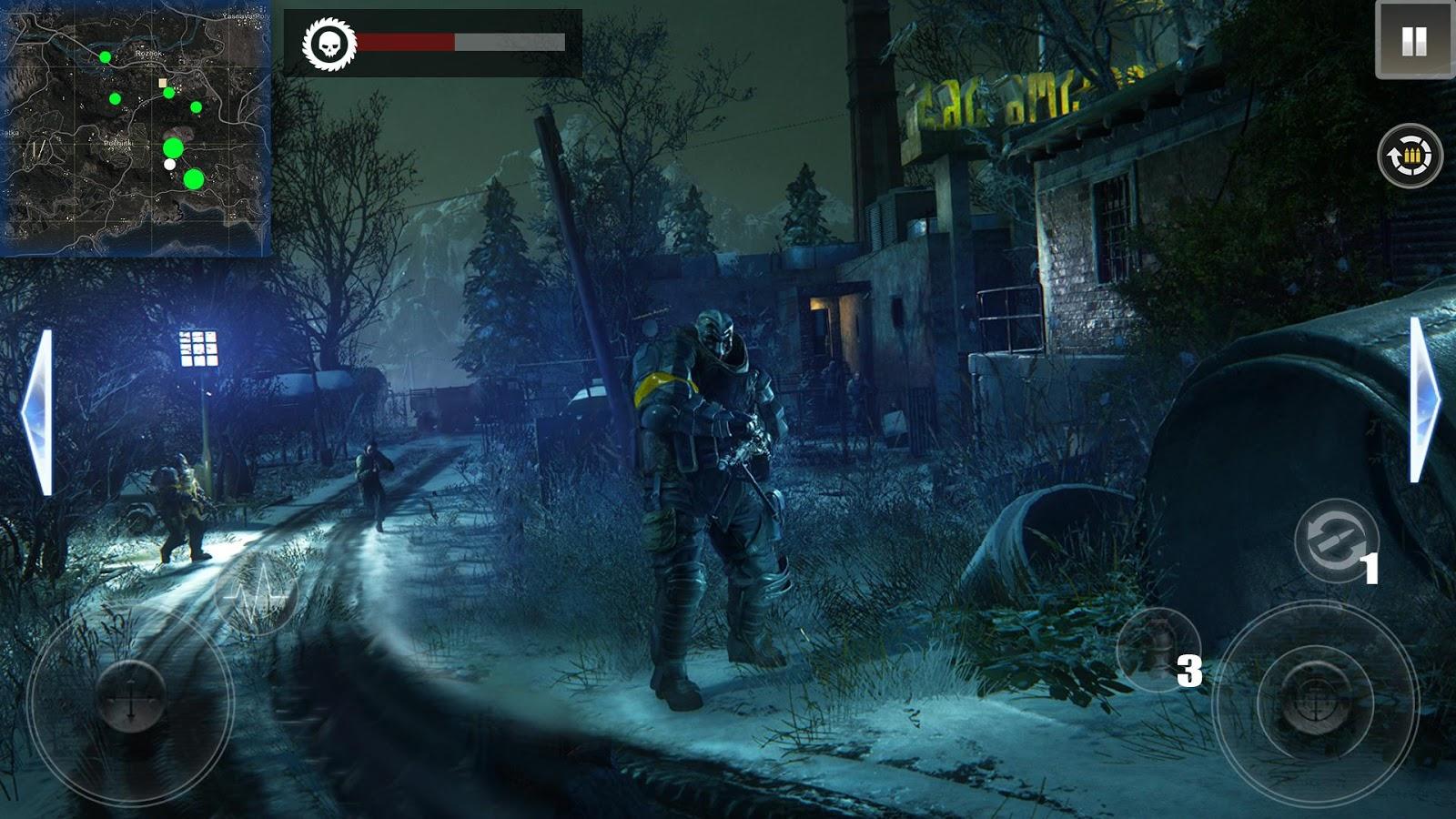Activate the heartbeat pulse ability

(x=256, y=593)
